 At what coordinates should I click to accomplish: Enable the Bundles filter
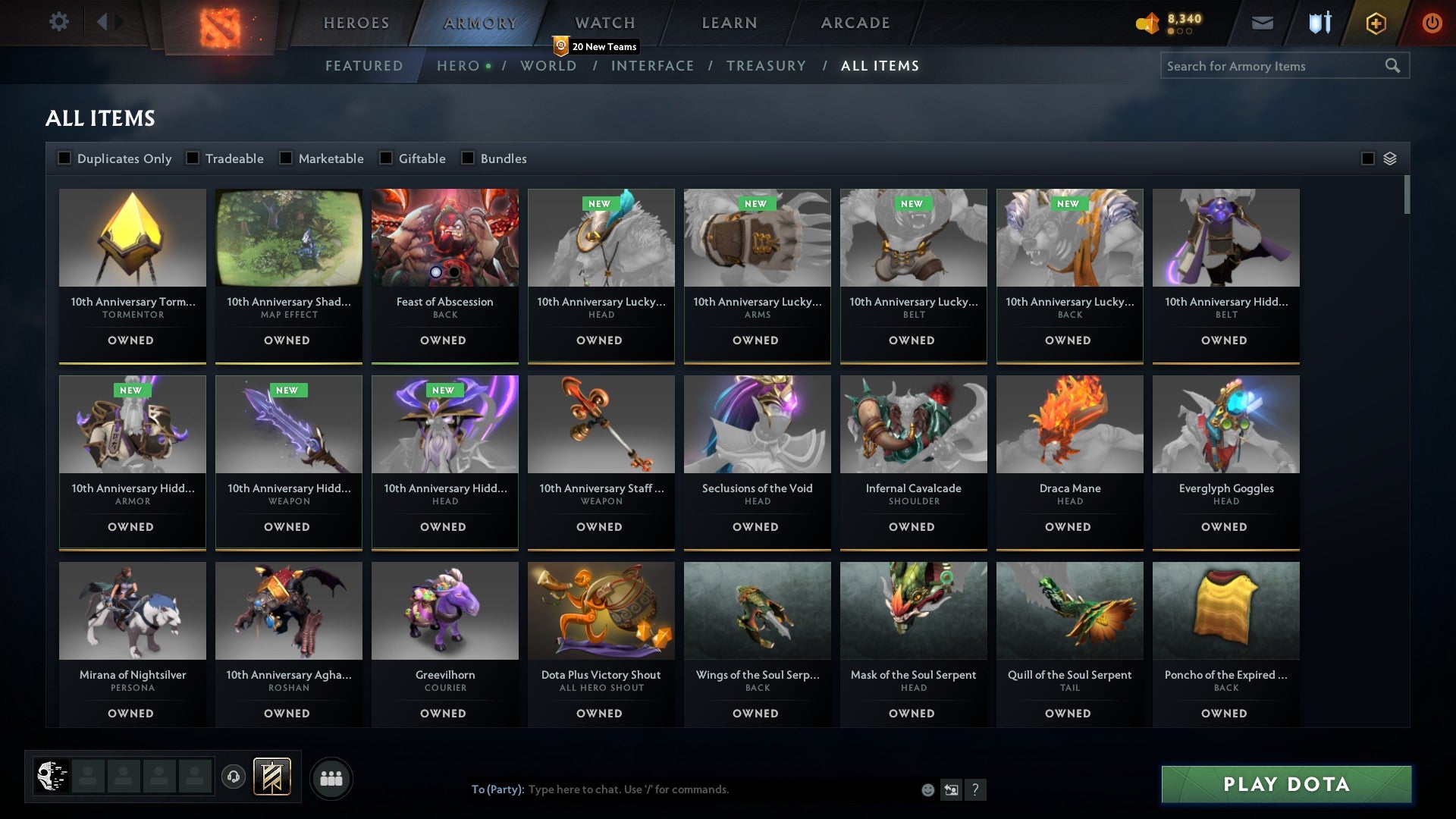466,158
